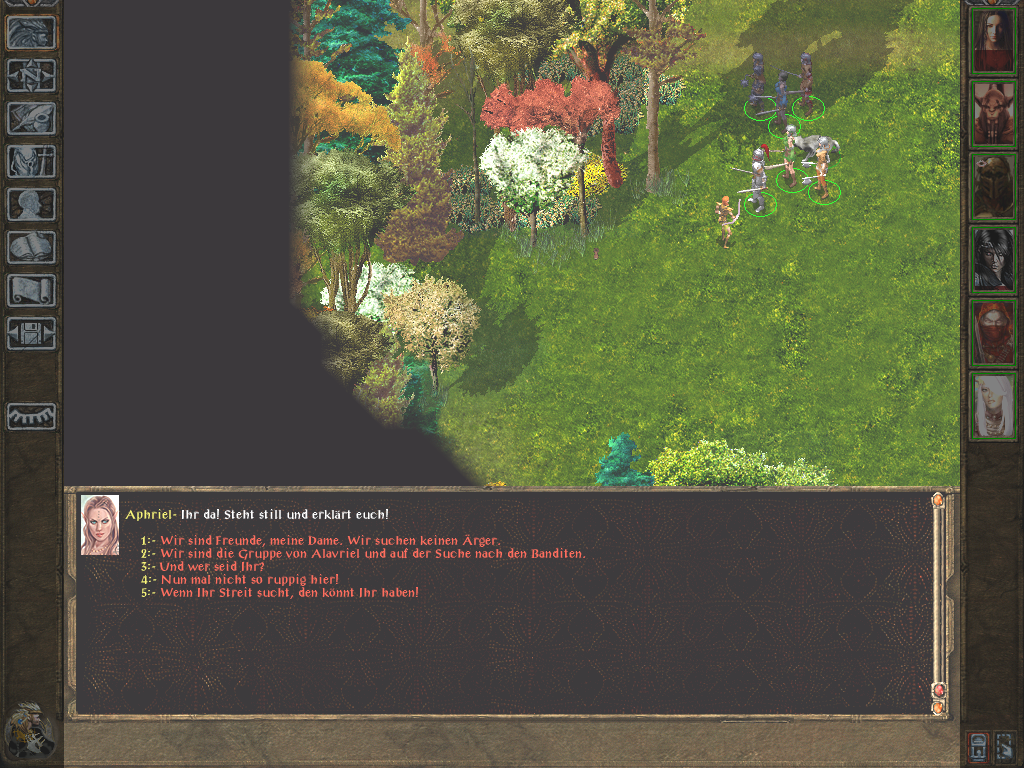Choose the hostile reply about Streit

point(289,593)
